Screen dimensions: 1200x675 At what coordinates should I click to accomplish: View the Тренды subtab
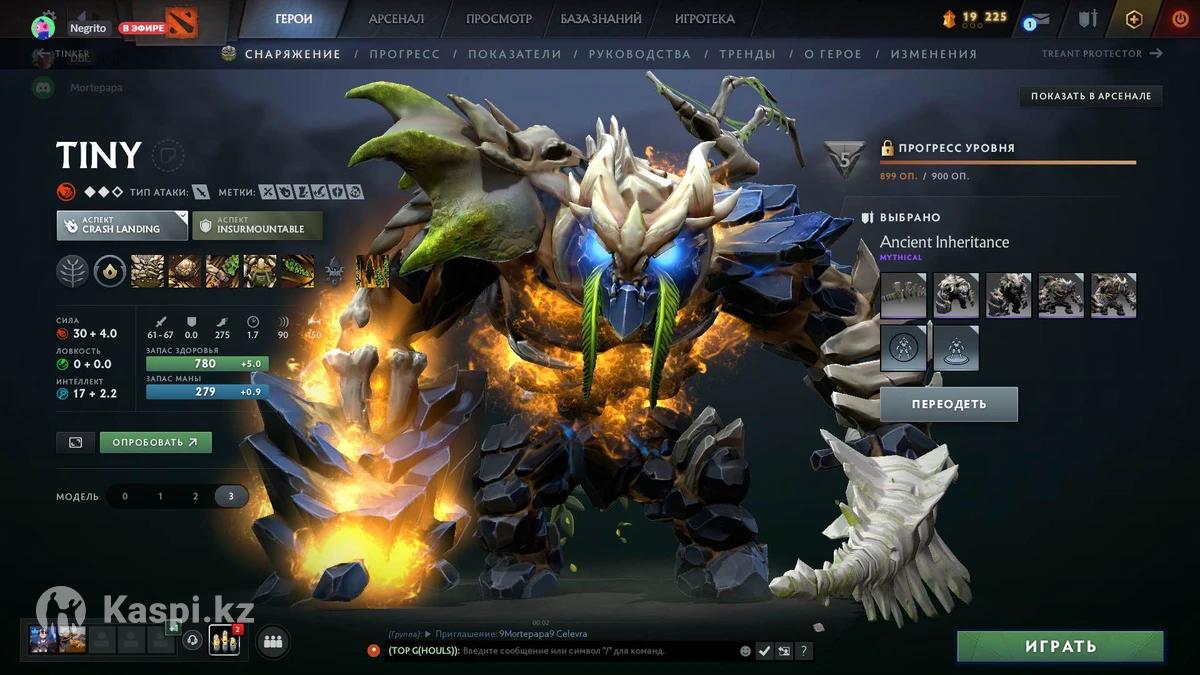pos(747,54)
